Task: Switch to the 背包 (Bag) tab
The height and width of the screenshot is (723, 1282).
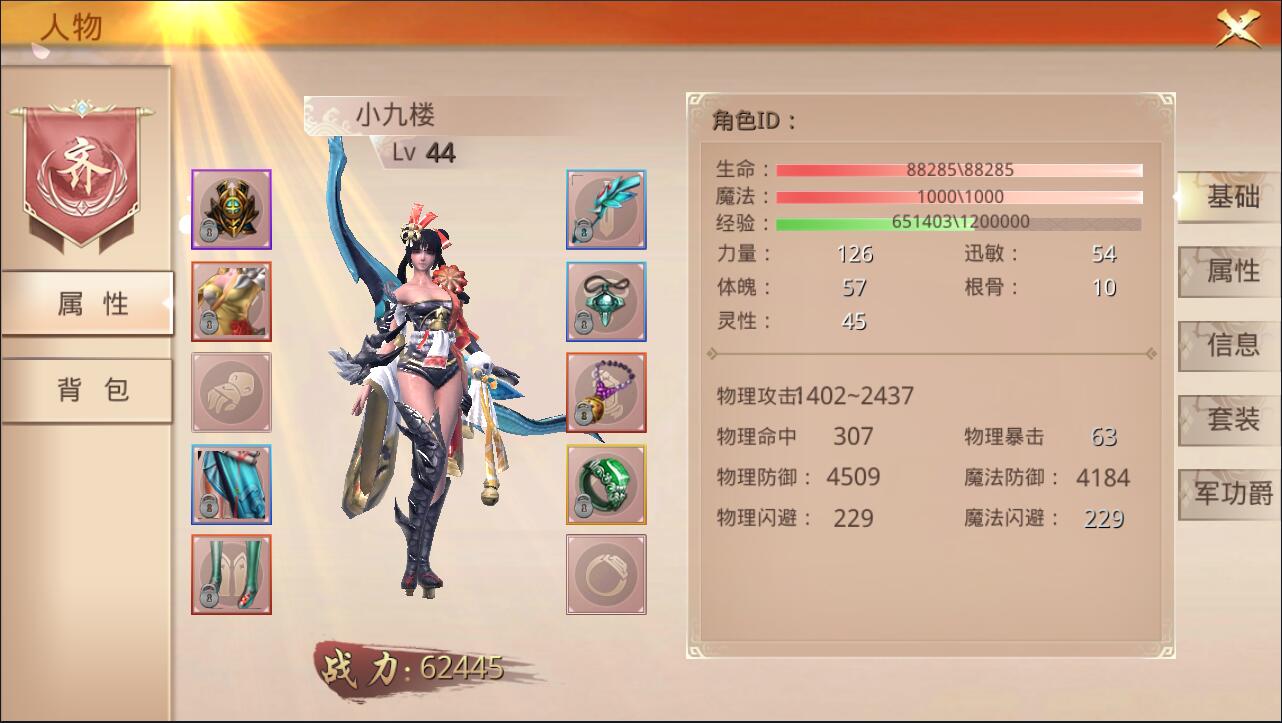Action: (85, 388)
